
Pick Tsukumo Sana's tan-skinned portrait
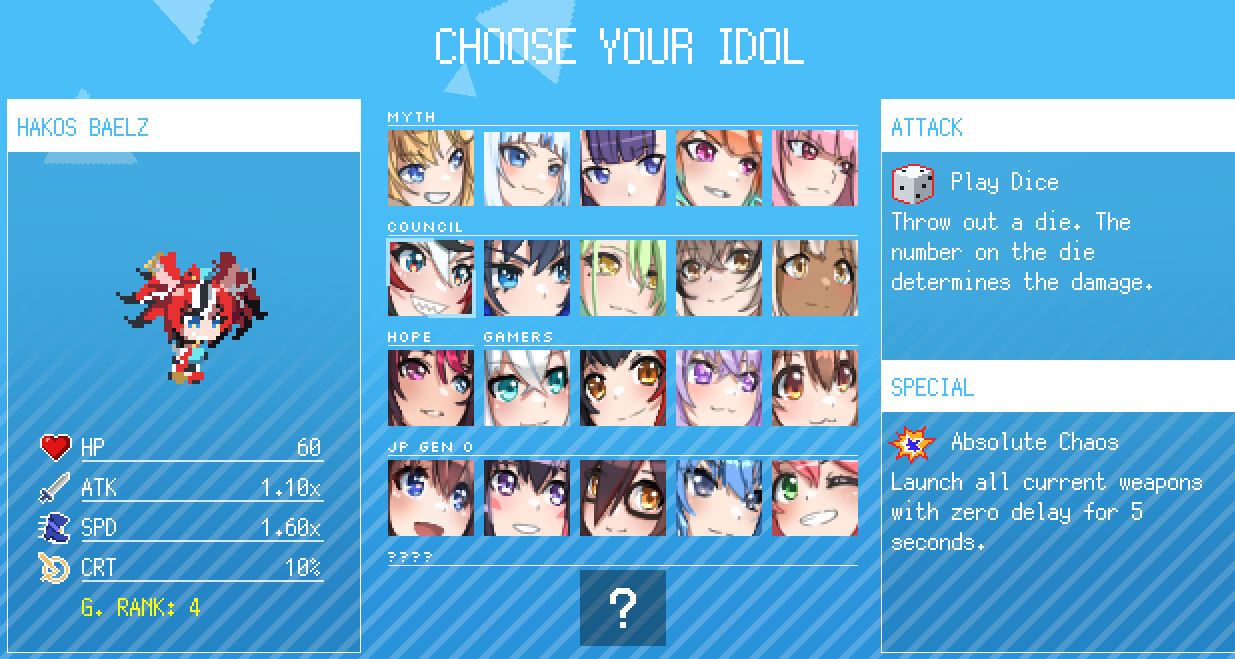pos(815,278)
